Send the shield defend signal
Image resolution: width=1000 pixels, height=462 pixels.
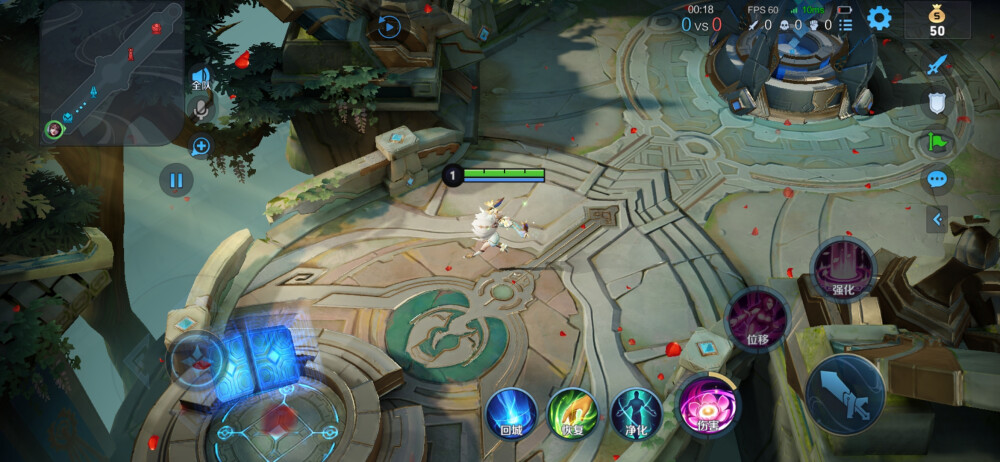[937, 103]
